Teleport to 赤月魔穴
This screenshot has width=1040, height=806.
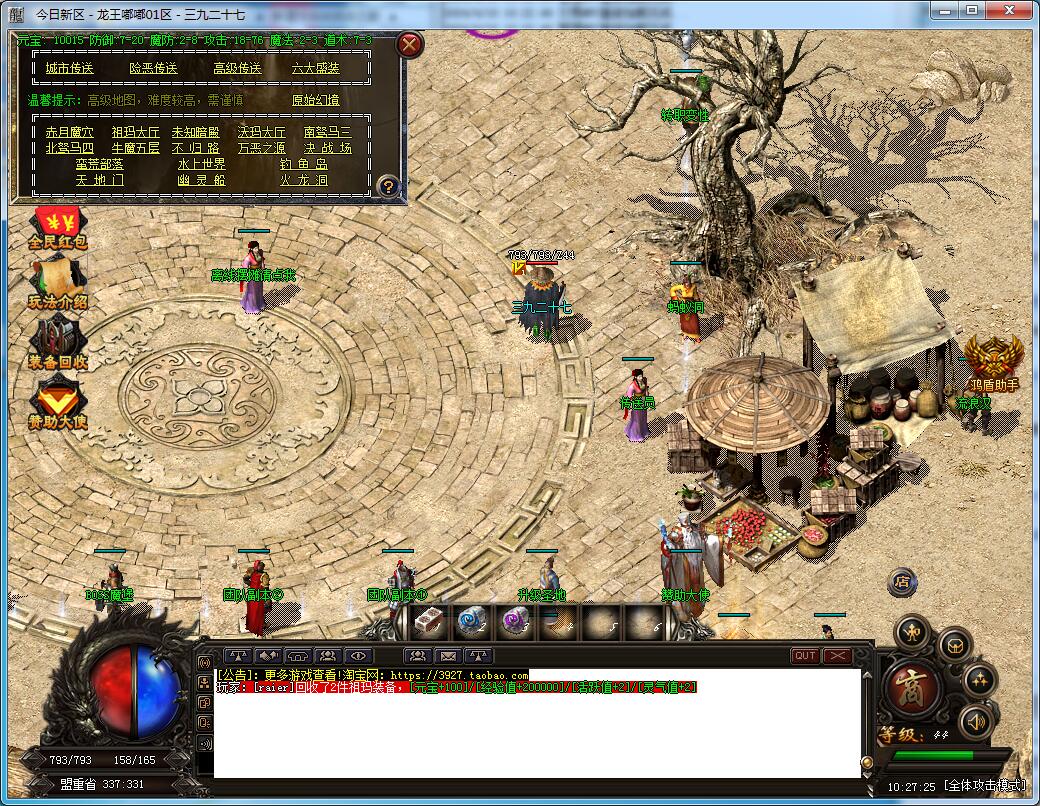click(70, 132)
